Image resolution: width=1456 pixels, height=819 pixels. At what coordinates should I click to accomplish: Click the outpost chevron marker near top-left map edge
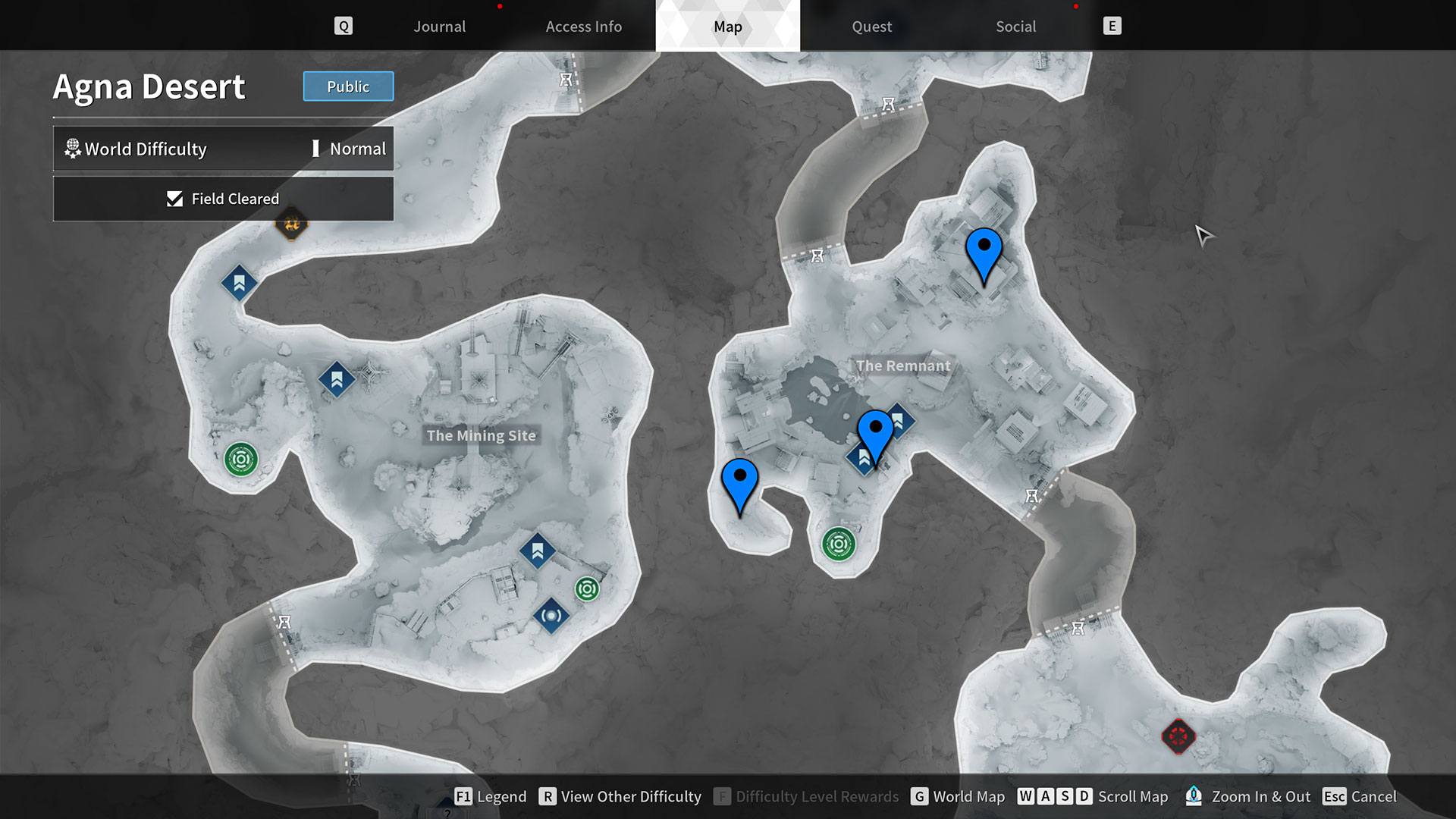(238, 284)
